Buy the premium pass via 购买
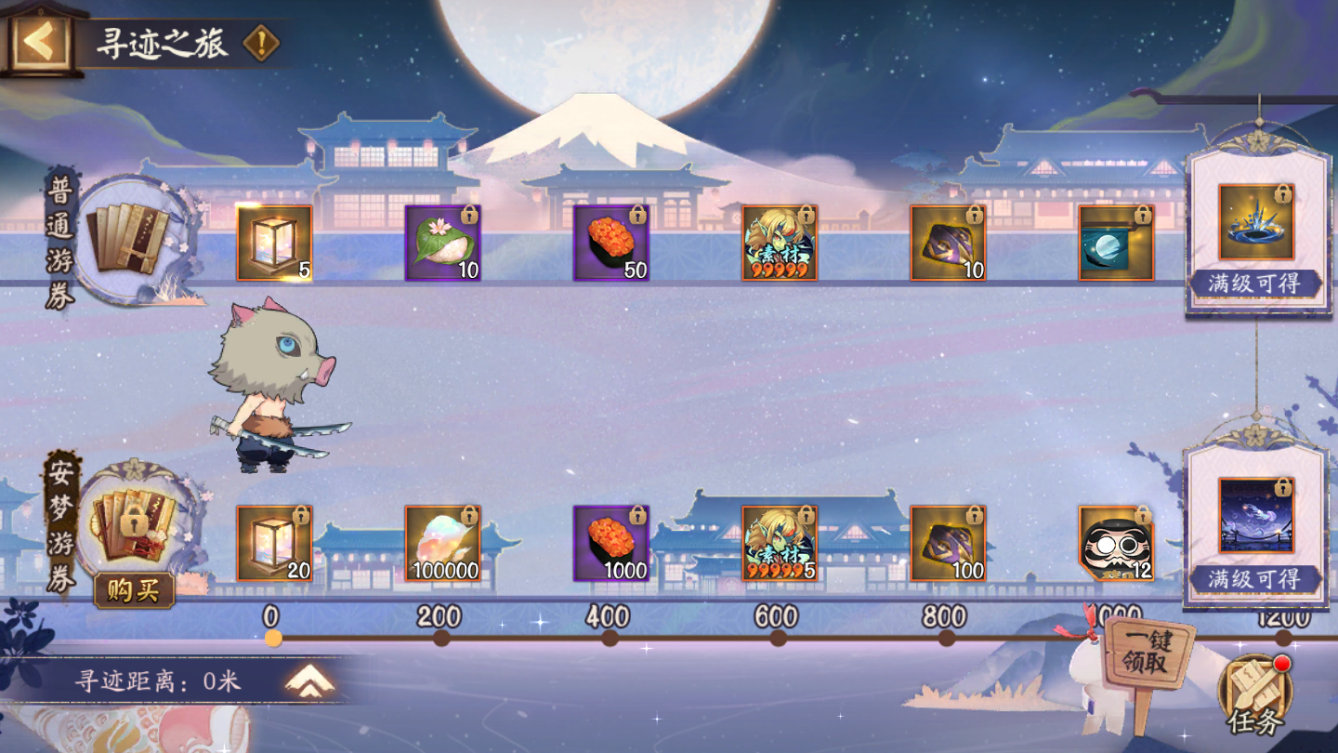 [134, 590]
